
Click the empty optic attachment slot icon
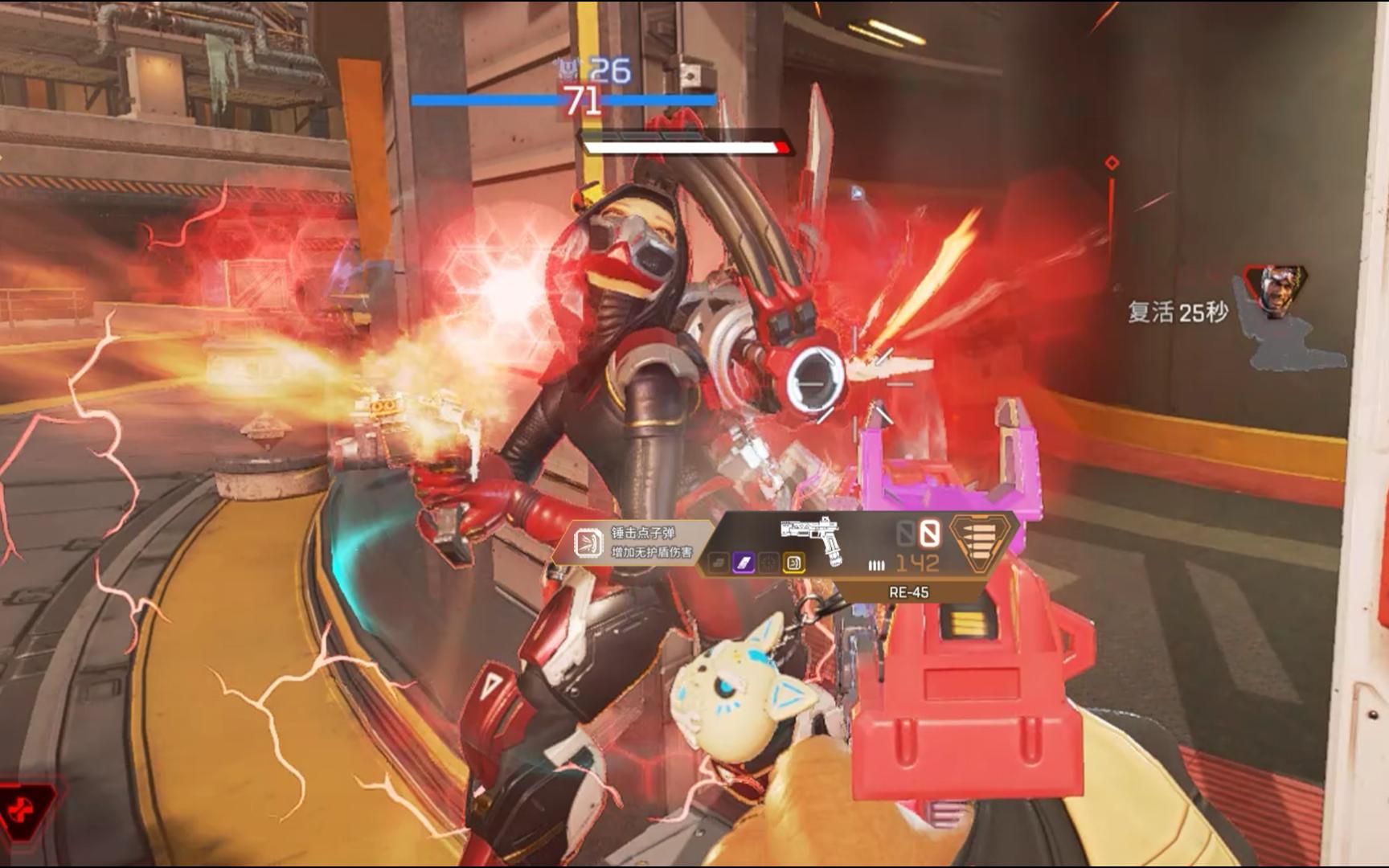pos(769,563)
